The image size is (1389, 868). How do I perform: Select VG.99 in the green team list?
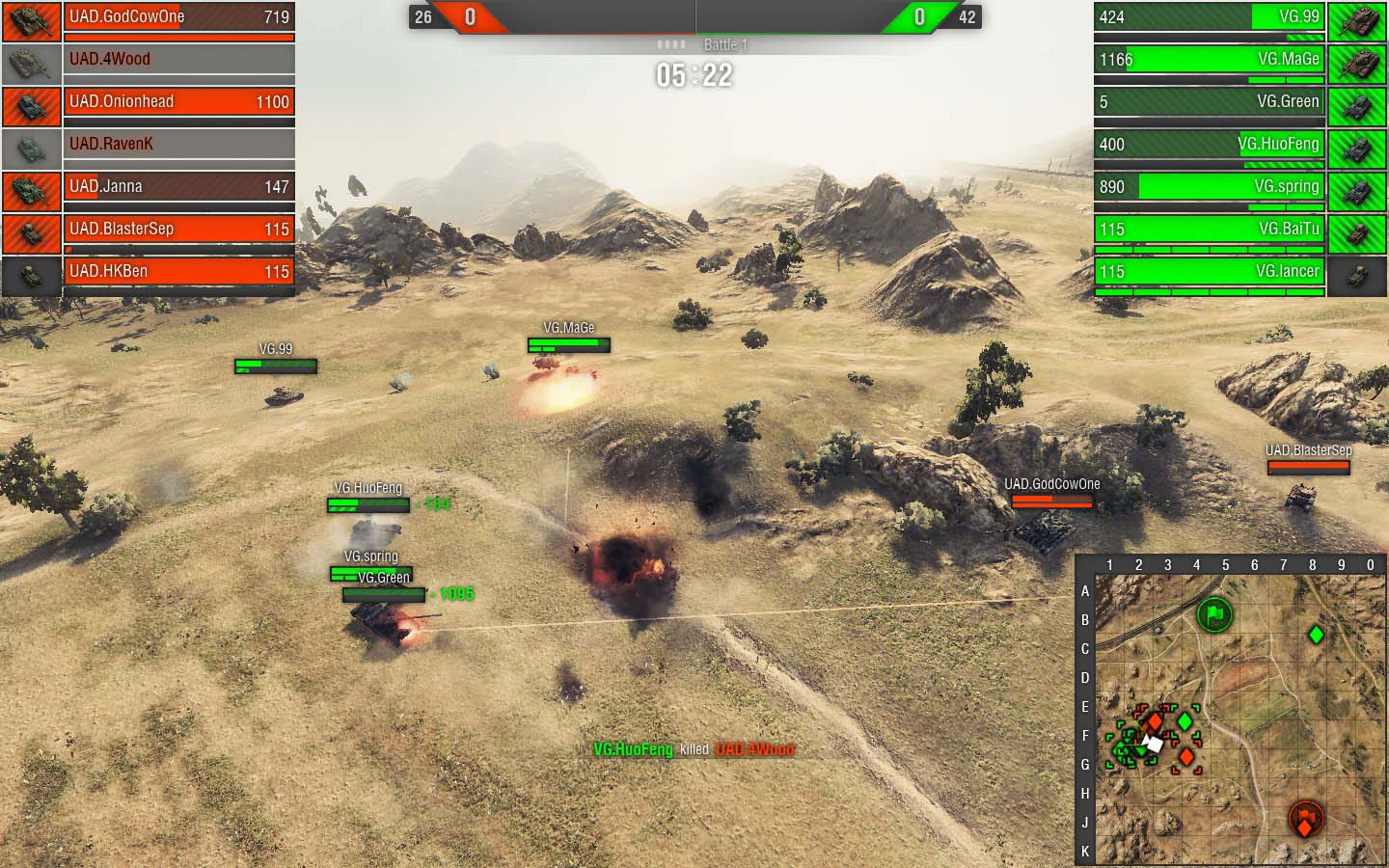click(1210, 17)
